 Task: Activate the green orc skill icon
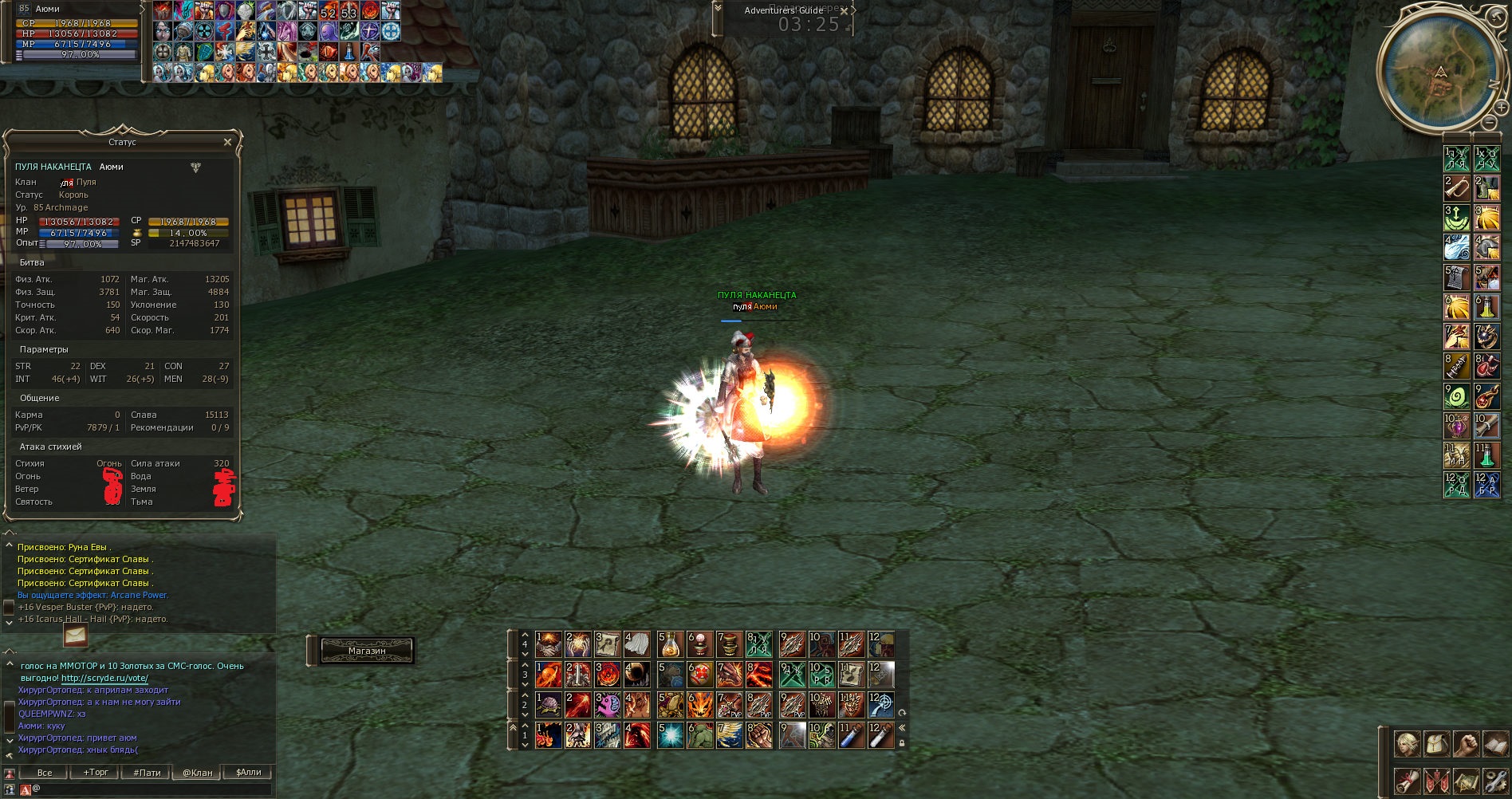click(700, 735)
